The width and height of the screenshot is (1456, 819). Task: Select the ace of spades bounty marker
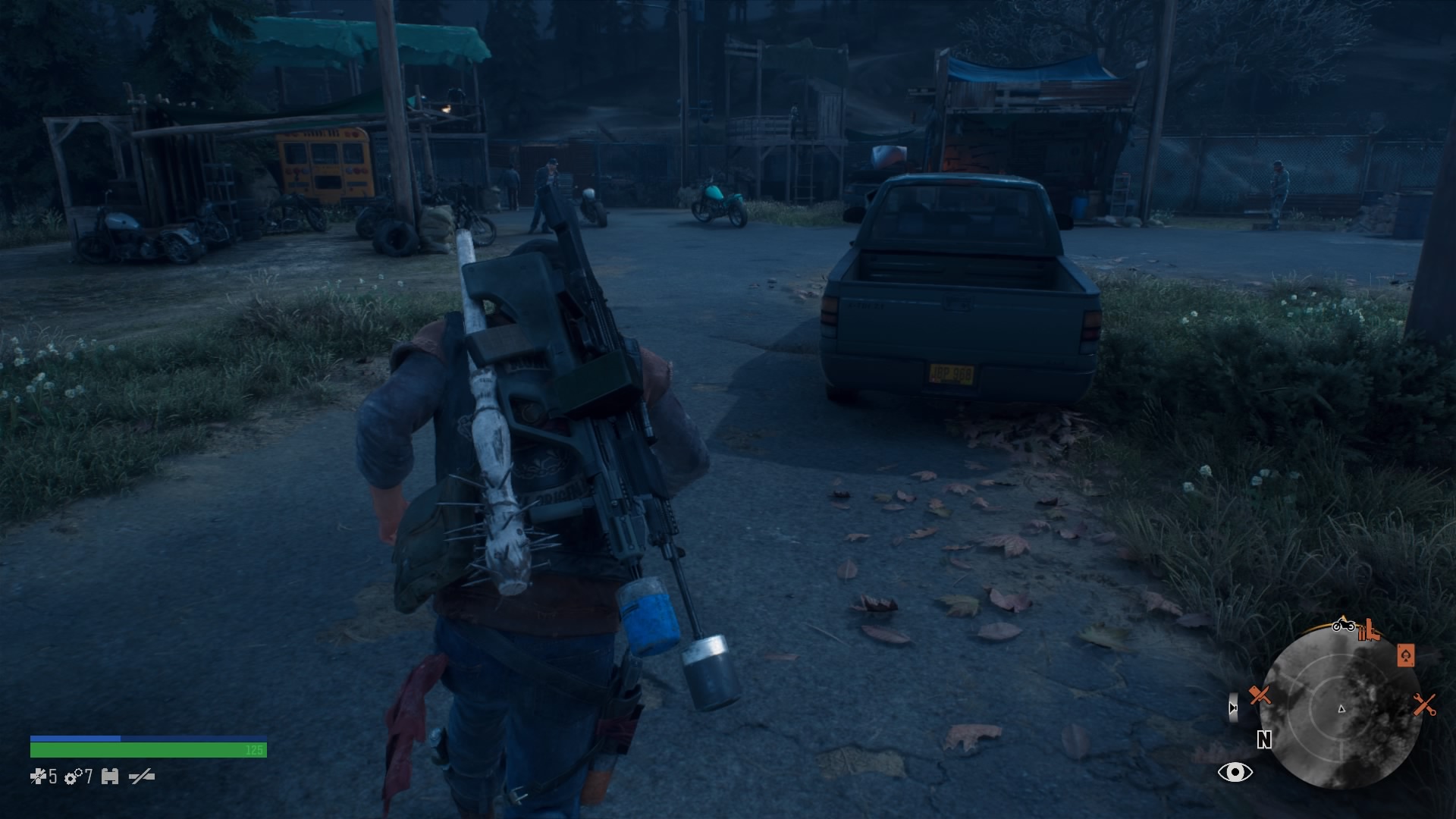(1405, 655)
